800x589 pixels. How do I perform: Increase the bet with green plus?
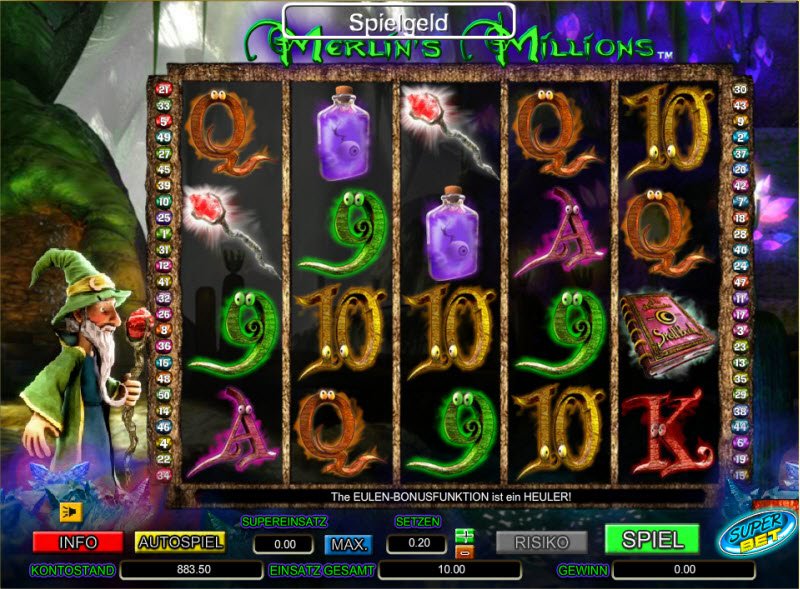[463, 536]
